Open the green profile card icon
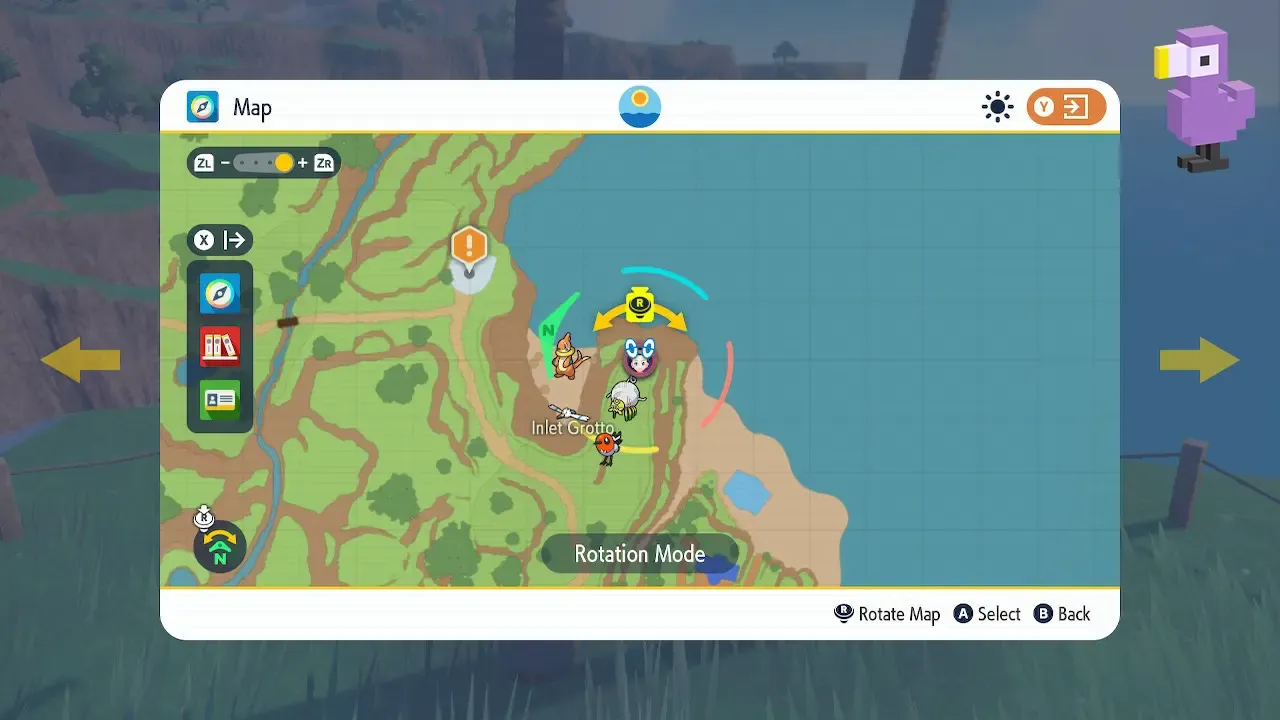This screenshot has height=720, width=1280. pos(220,400)
